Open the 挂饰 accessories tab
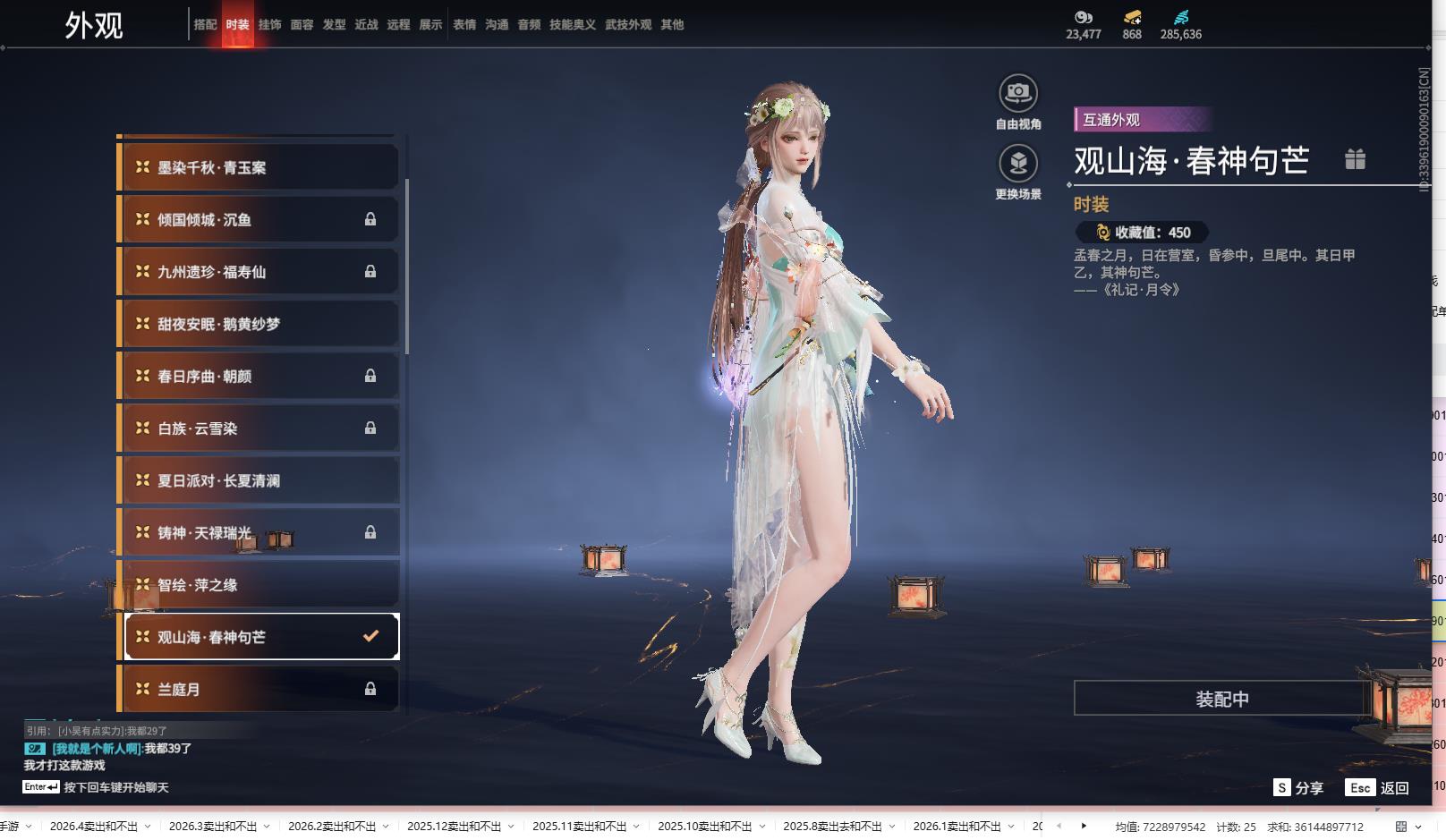The height and width of the screenshot is (840, 1446). coord(269,25)
